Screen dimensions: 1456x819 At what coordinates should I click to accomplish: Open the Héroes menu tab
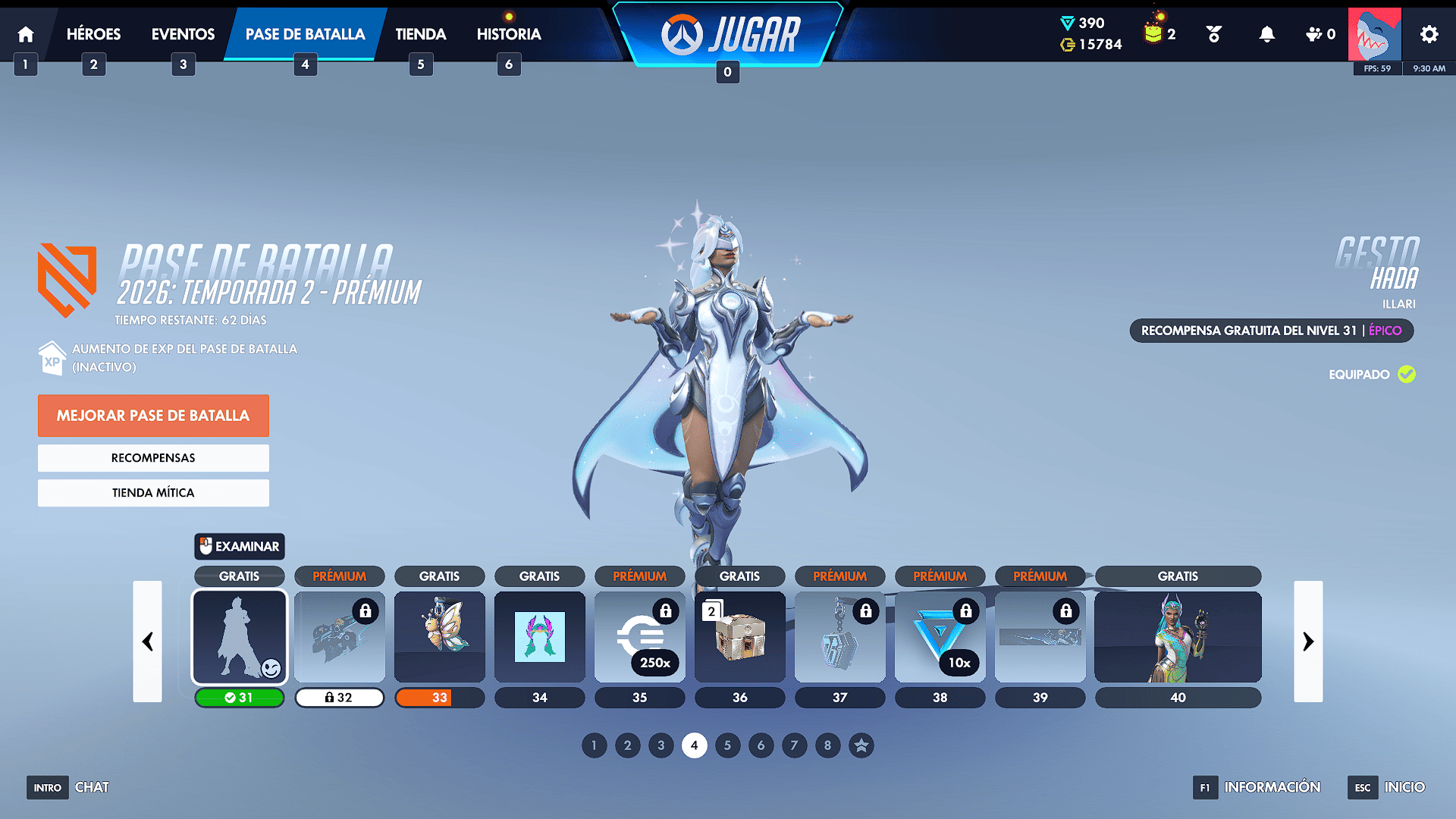pos(93,34)
